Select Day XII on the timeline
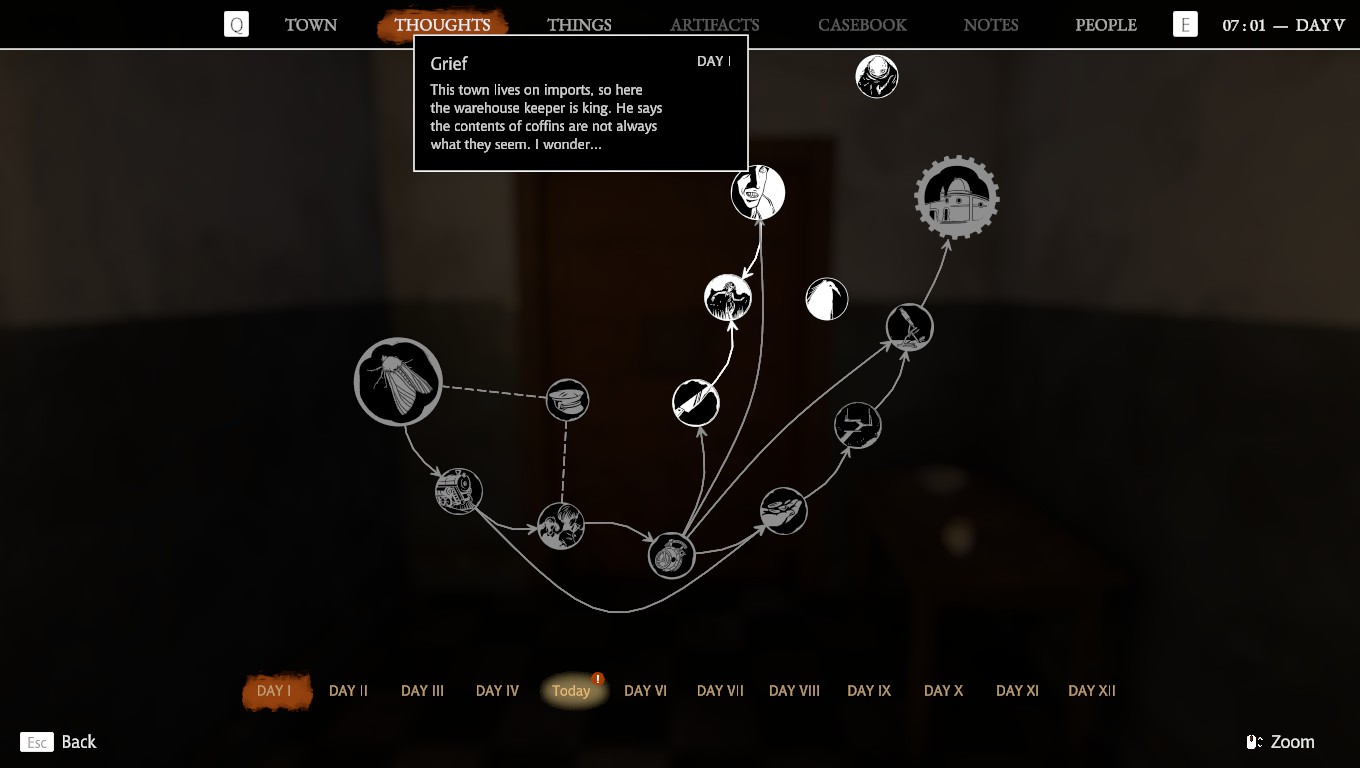Viewport: 1360px width, 768px height. [x=1091, y=691]
